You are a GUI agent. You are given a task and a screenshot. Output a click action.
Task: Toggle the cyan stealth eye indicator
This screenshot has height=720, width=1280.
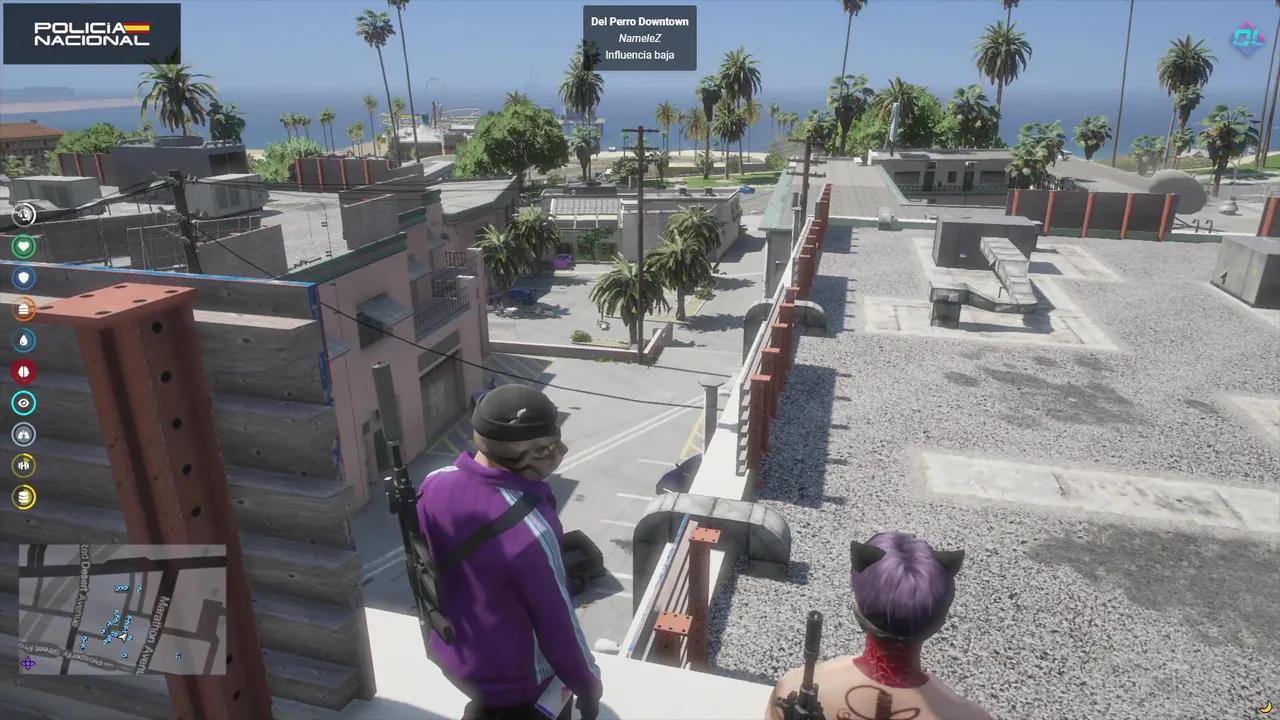23,403
